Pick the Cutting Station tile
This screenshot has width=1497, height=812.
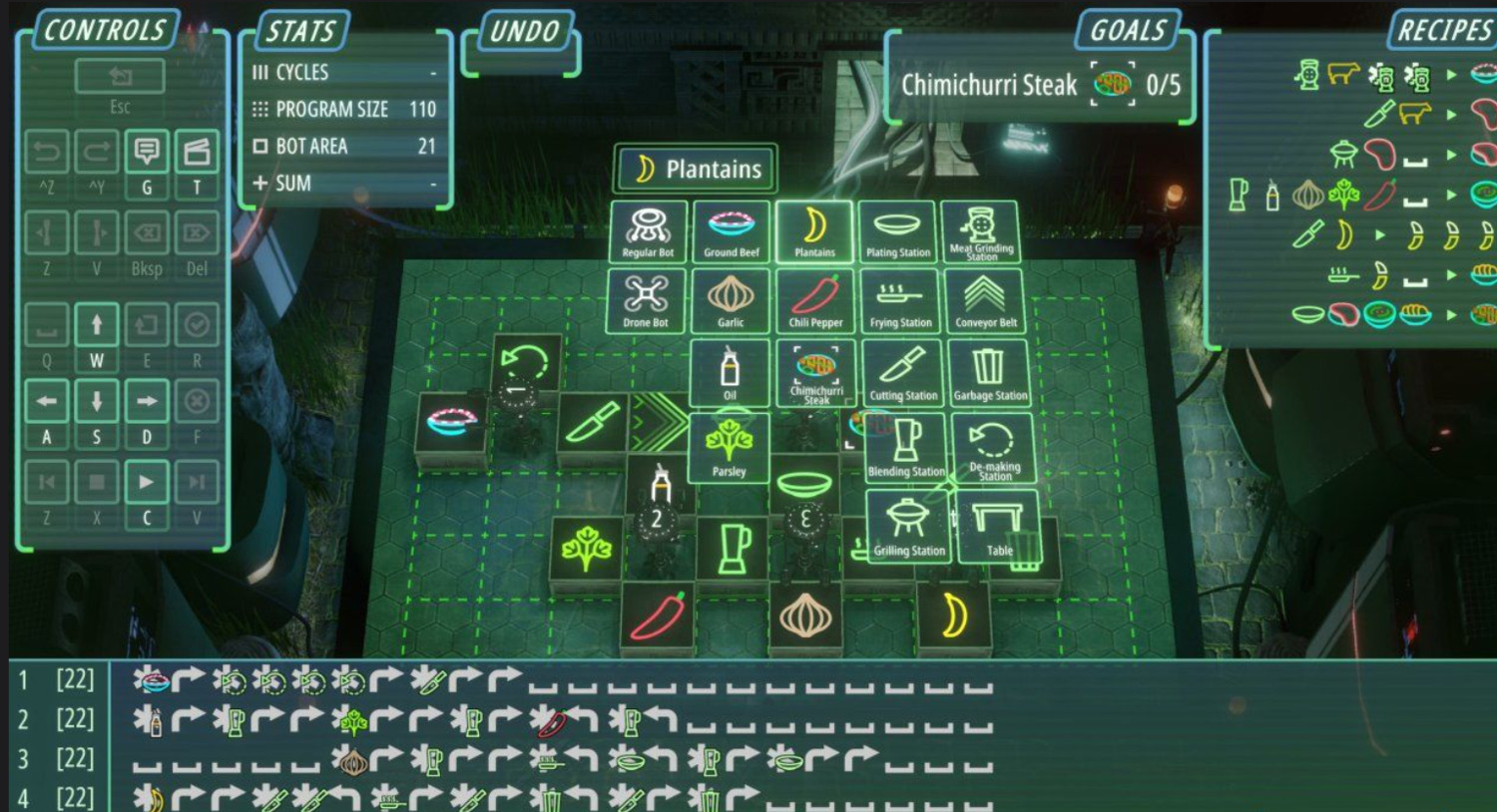click(903, 373)
